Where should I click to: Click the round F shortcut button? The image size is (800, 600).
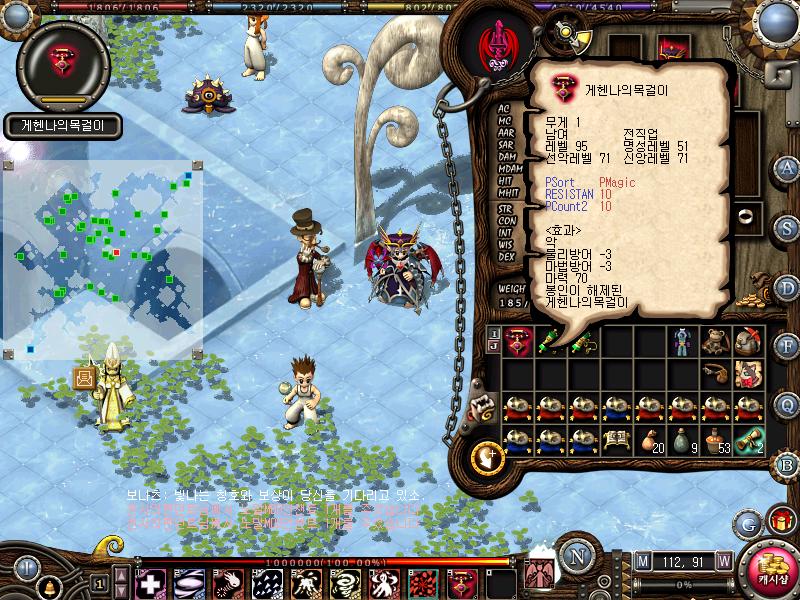coord(787,346)
